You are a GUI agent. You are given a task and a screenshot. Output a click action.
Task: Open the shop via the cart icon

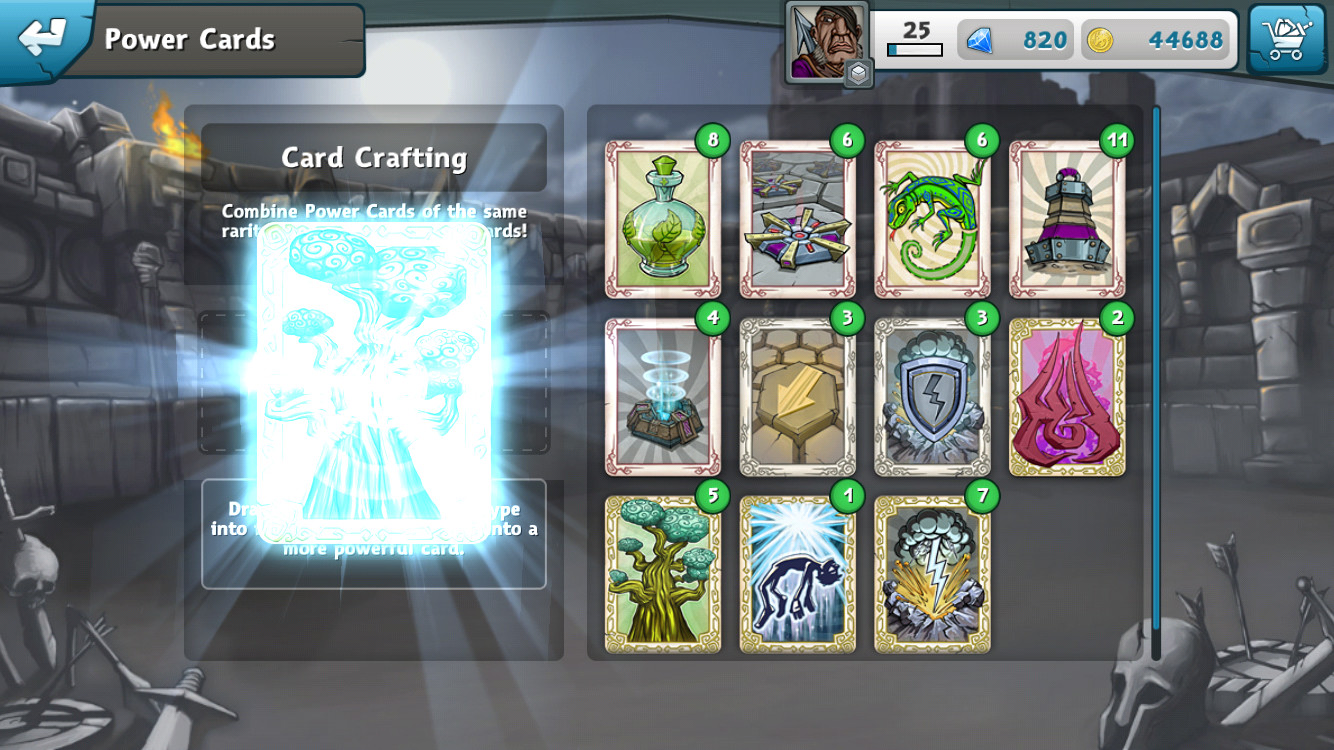(1288, 38)
